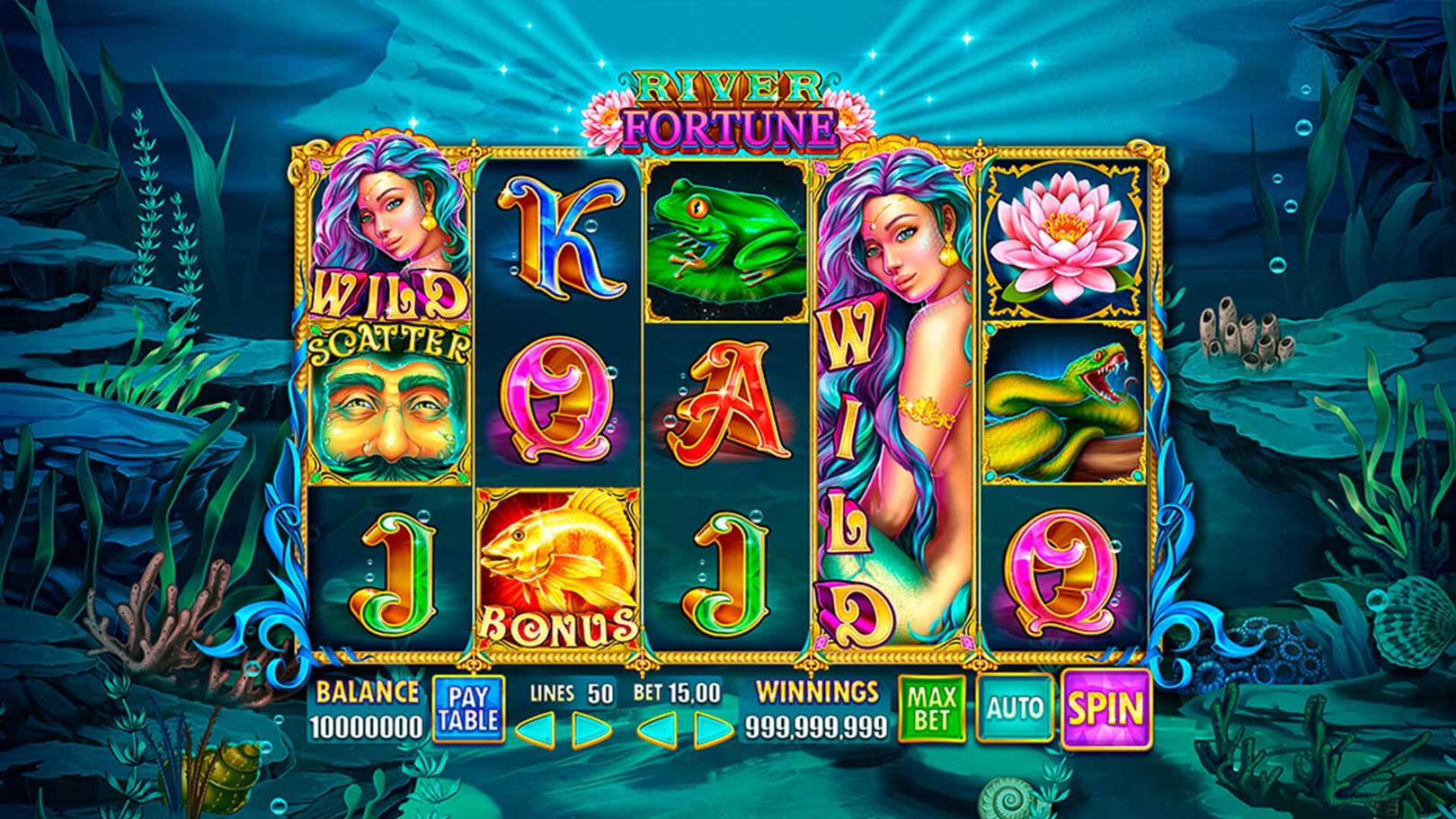The height and width of the screenshot is (819, 1456).
Task: Open the Pay Table
Action: [467, 709]
